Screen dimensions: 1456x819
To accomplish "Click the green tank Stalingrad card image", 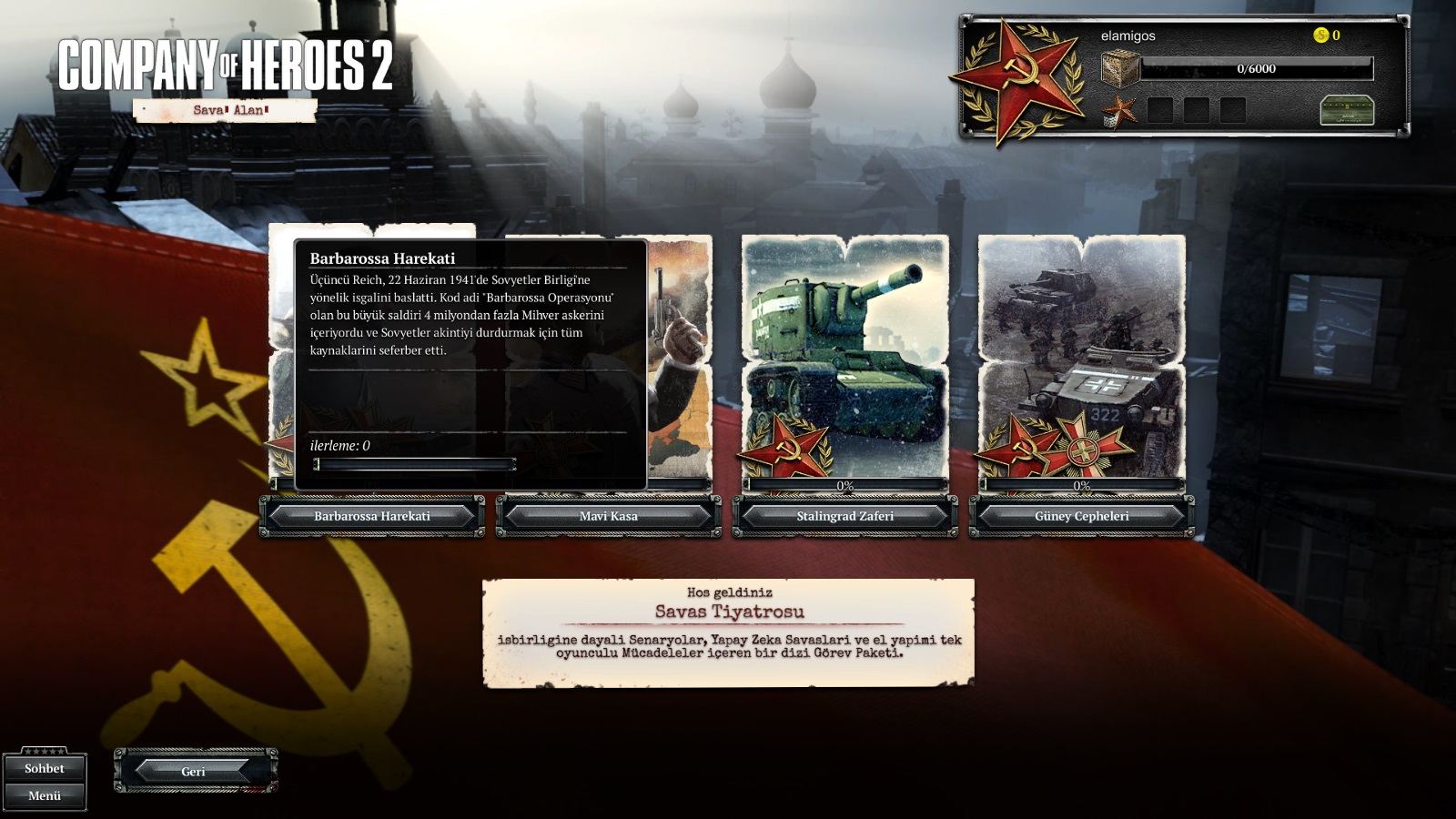I will tap(844, 355).
